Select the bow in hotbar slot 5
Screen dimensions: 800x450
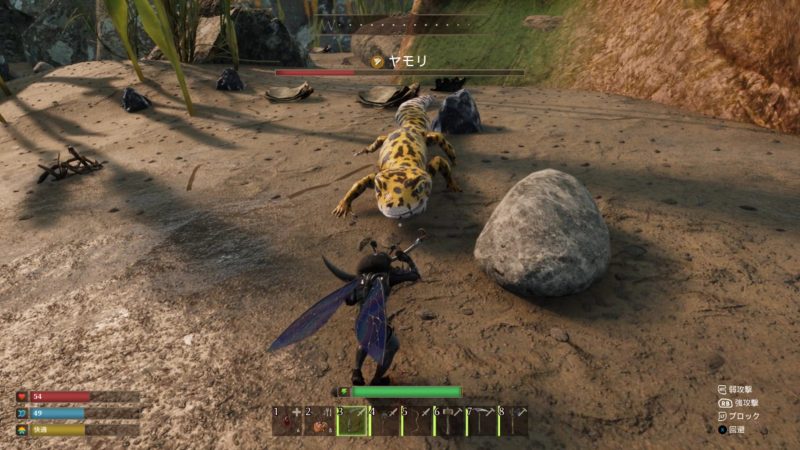click(x=417, y=421)
